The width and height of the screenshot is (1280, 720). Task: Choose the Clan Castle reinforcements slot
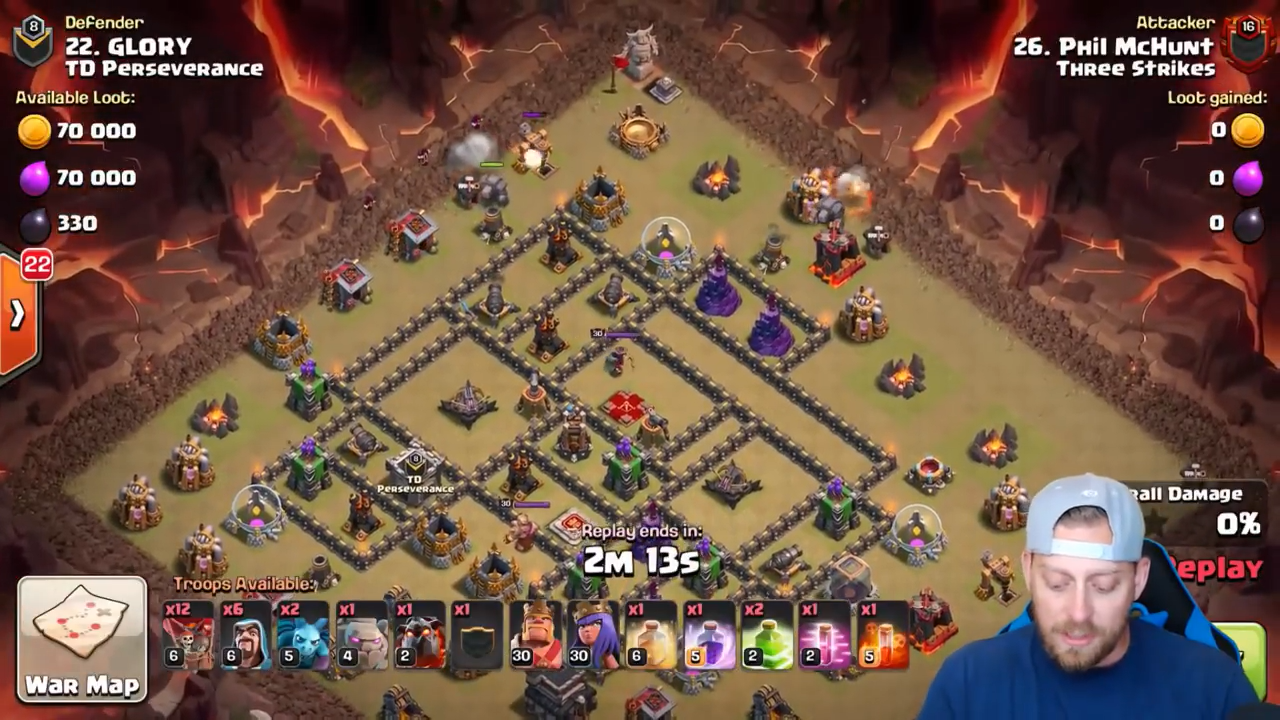[474, 636]
